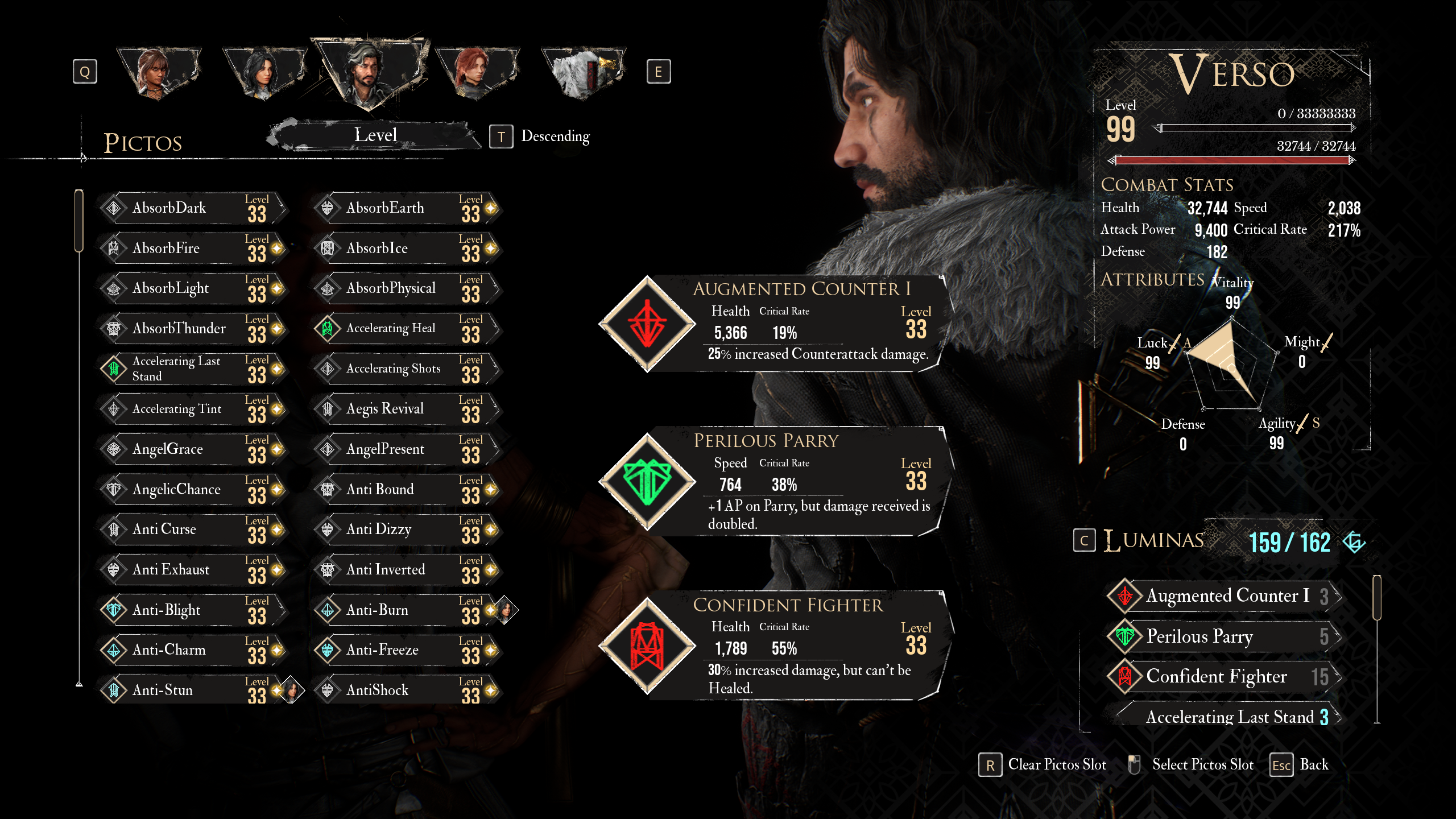
Task: Select the Perilous Parry equipped picto slot
Action: pyautogui.click(x=773, y=481)
